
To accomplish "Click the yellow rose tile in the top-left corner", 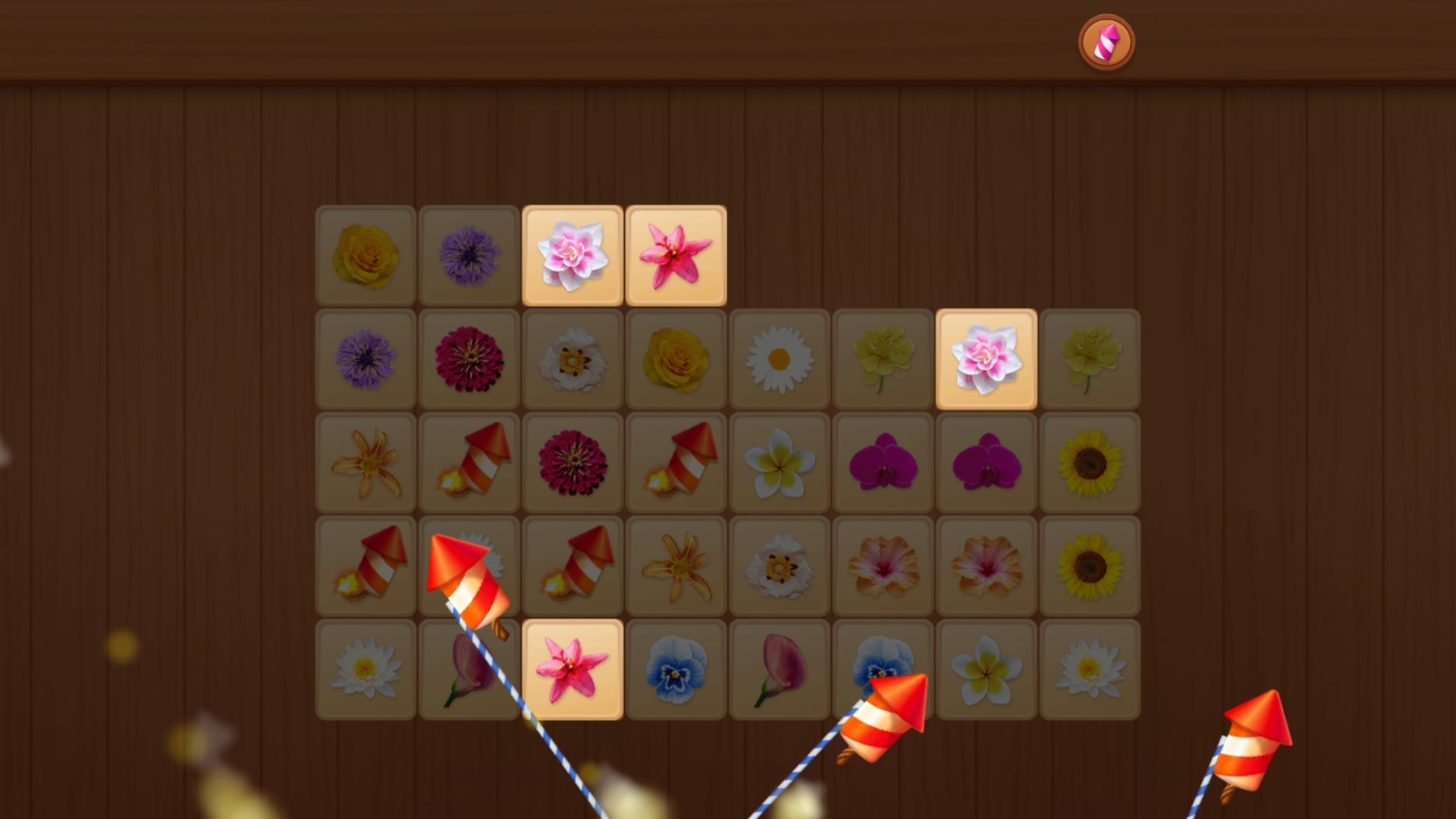I will pyautogui.click(x=366, y=256).
